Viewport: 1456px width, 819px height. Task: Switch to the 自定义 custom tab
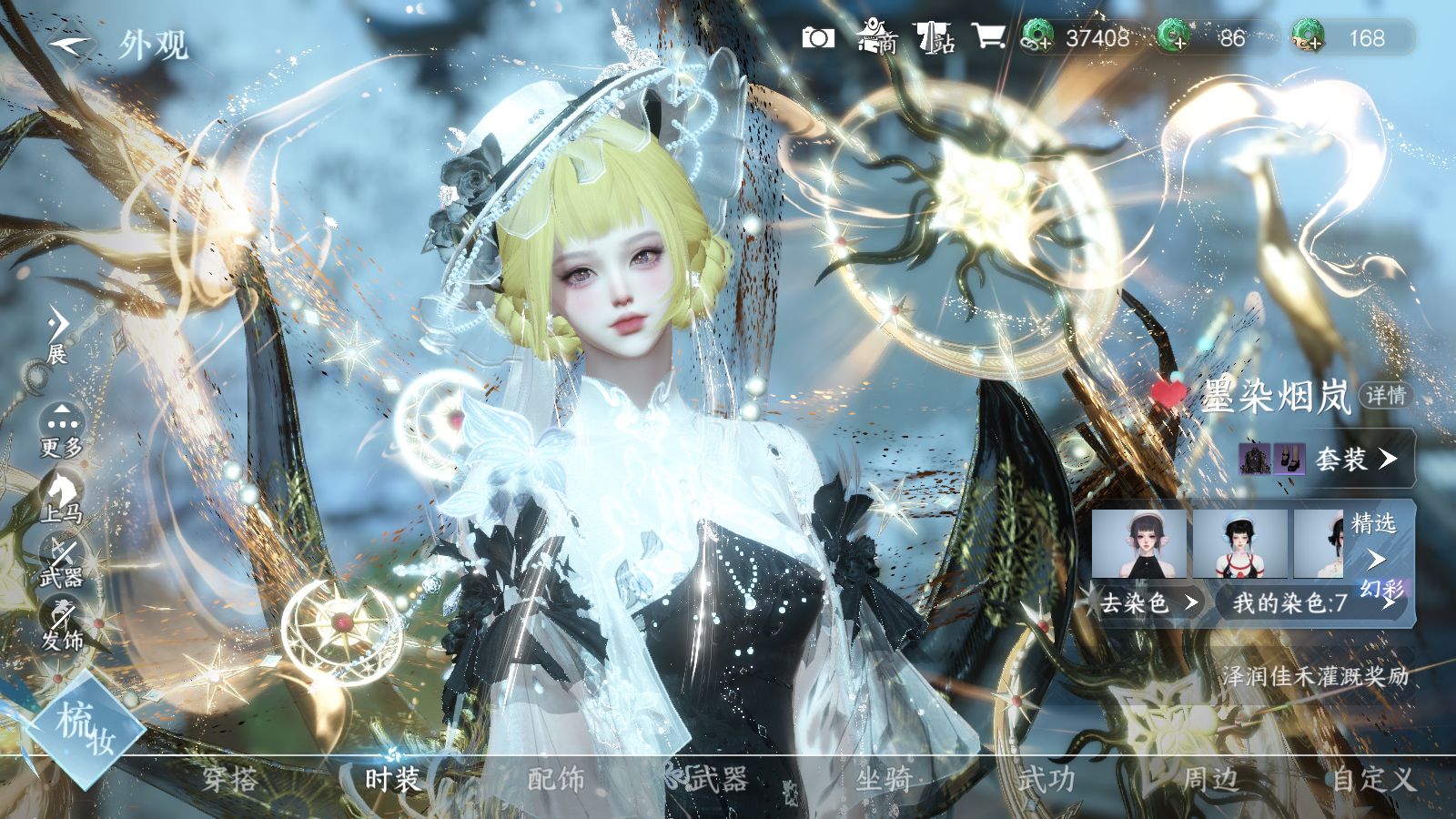point(1373,780)
